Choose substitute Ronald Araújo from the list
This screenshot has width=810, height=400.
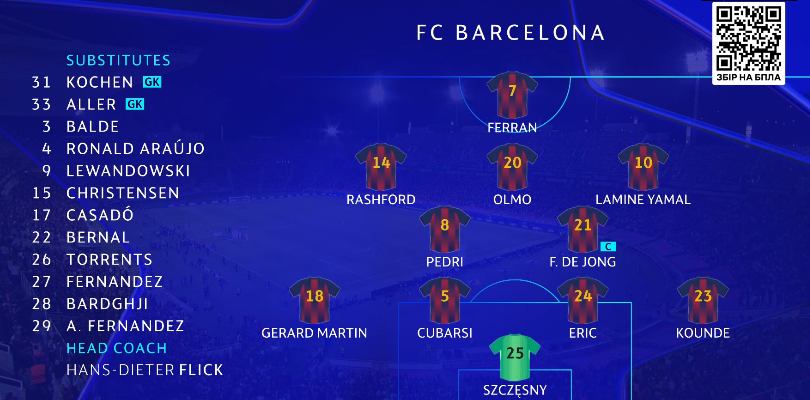[x=135, y=149]
